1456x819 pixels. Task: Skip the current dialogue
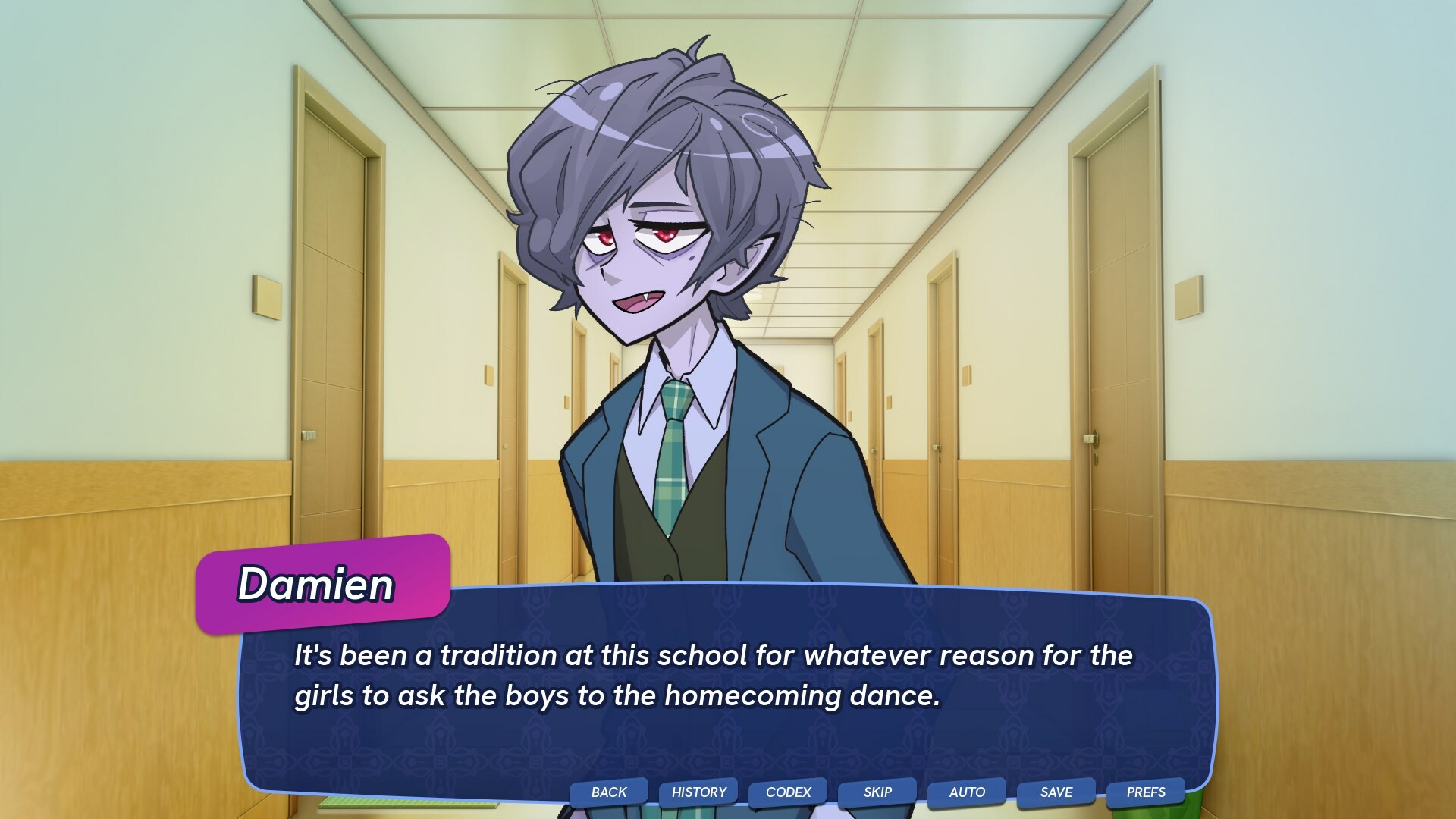[x=876, y=792]
